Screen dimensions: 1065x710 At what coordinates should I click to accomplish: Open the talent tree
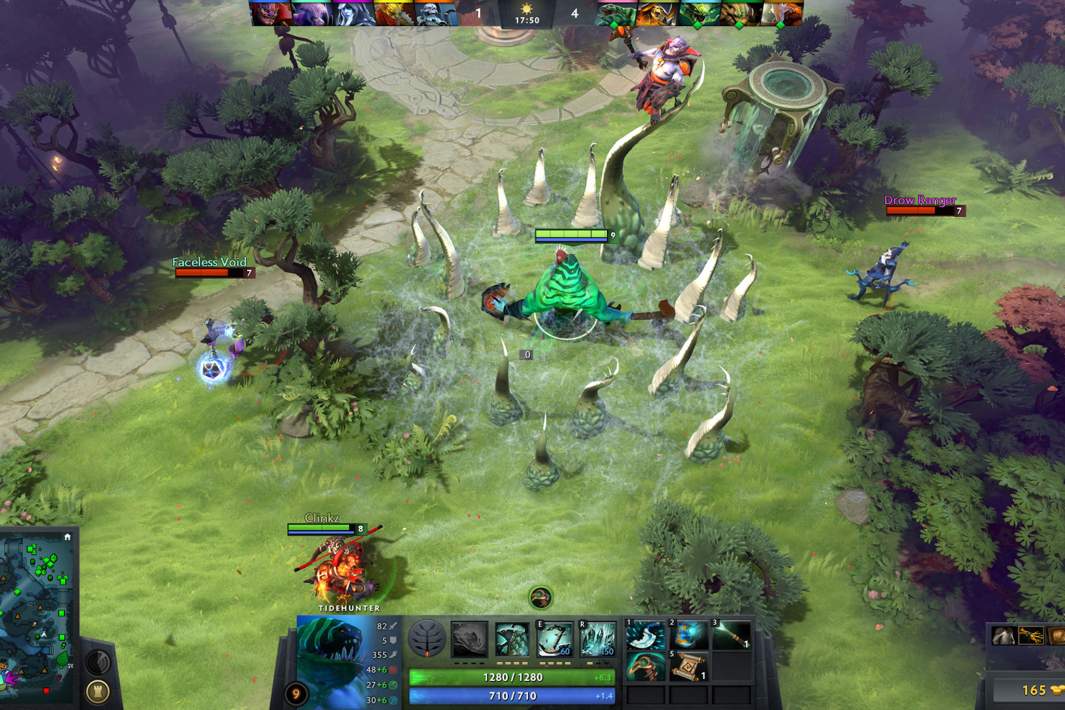pos(427,639)
